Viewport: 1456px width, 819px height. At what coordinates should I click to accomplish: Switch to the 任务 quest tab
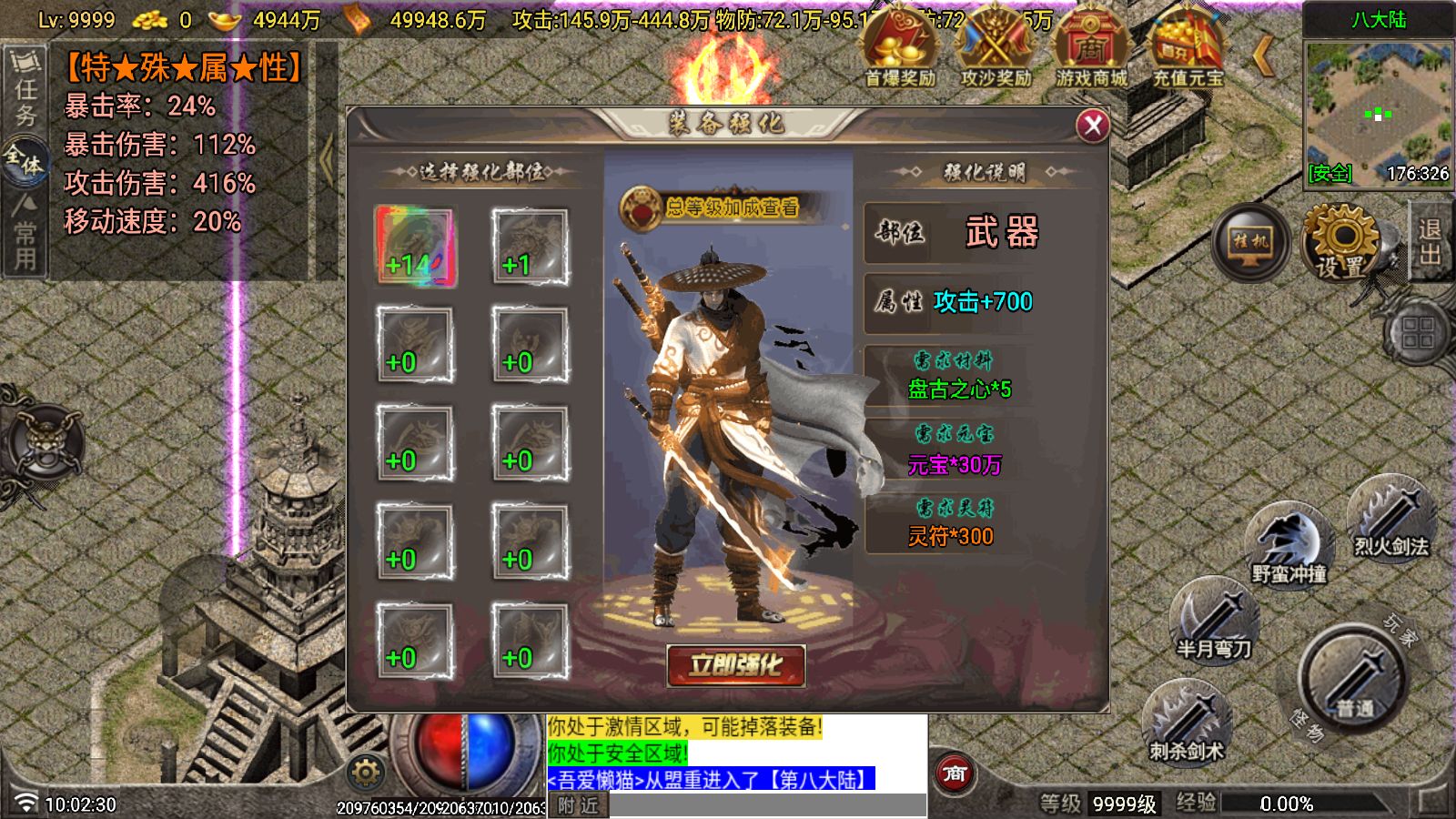(x=25, y=91)
